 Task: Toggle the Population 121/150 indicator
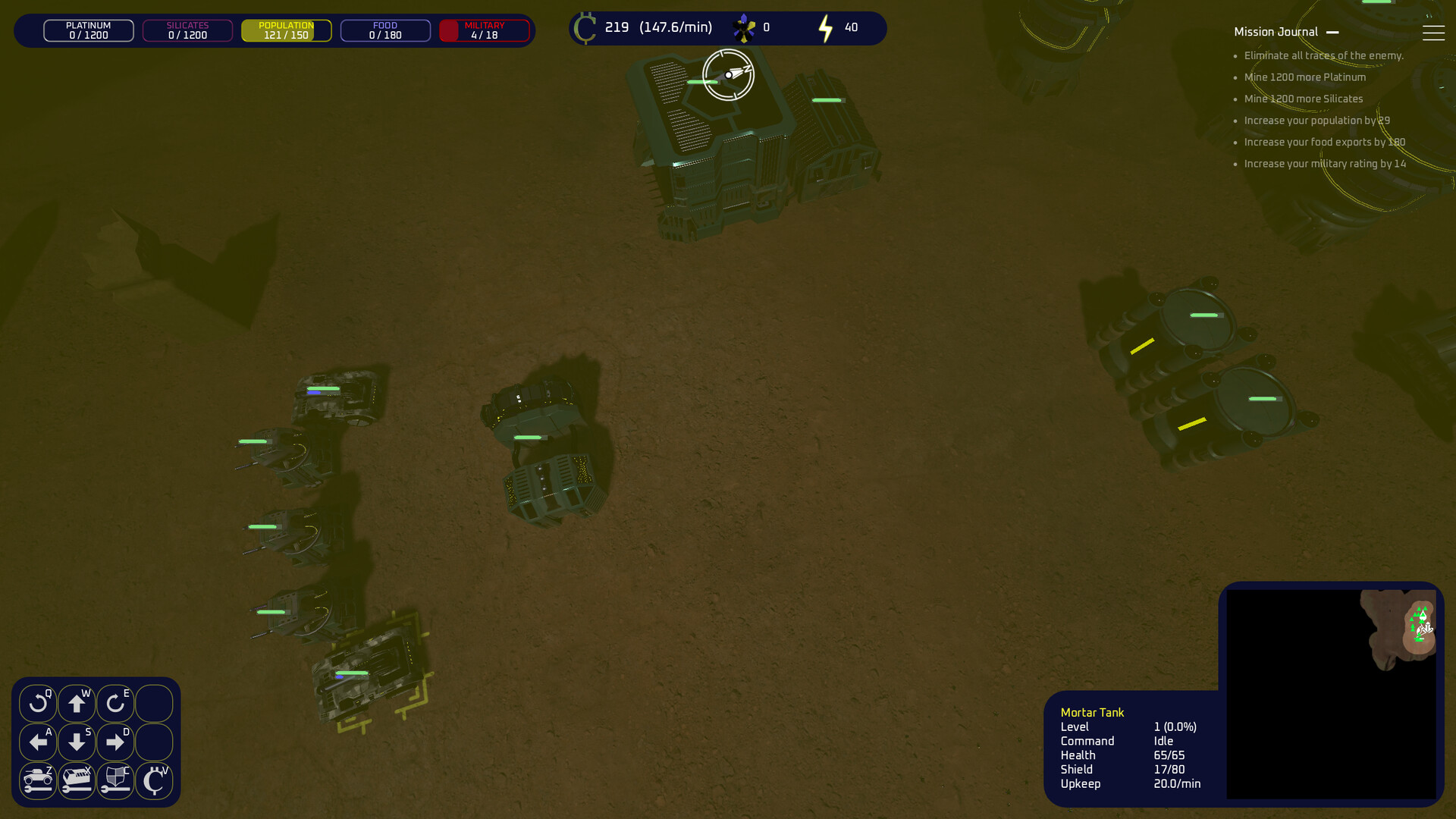click(286, 30)
